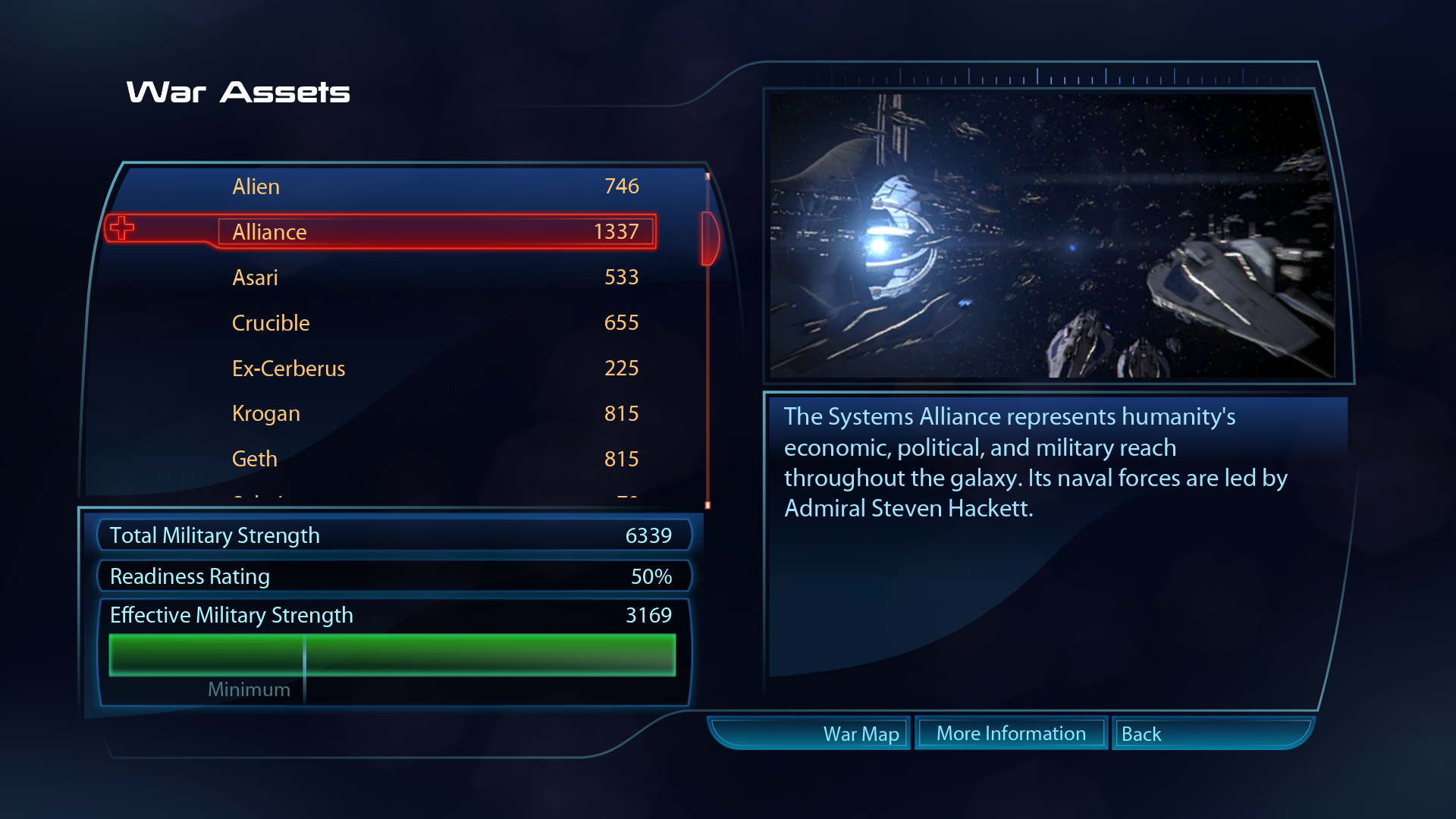Open the Crucible war asset category

click(x=435, y=323)
